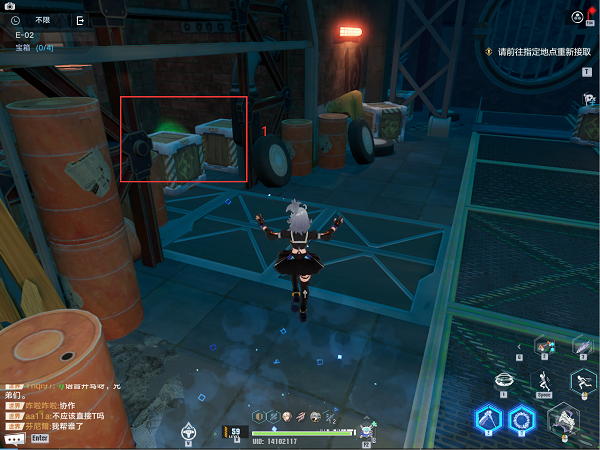Use the hammer weapon skill hexagon

[x=487, y=420]
